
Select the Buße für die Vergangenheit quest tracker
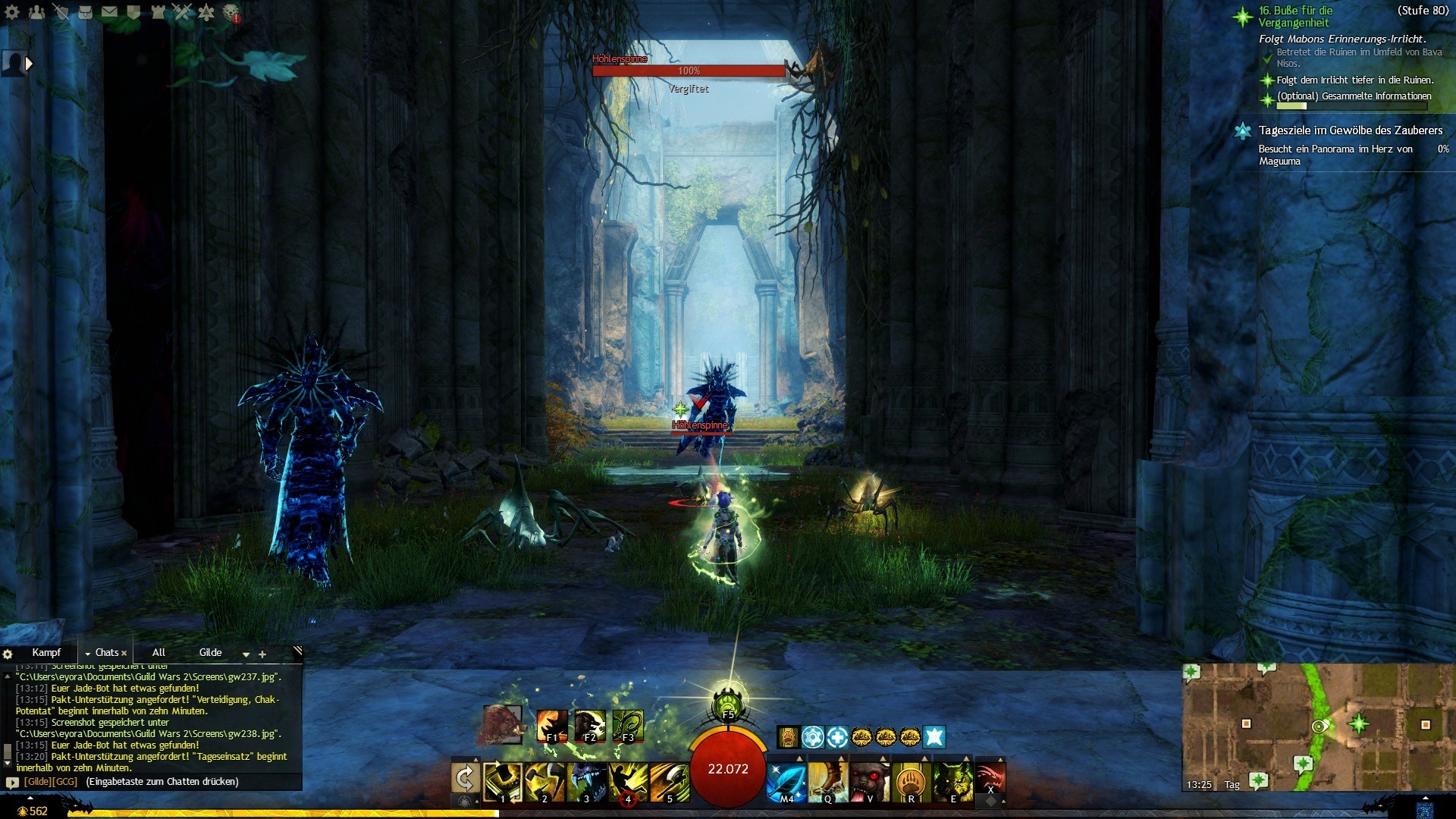[x=1295, y=17]
